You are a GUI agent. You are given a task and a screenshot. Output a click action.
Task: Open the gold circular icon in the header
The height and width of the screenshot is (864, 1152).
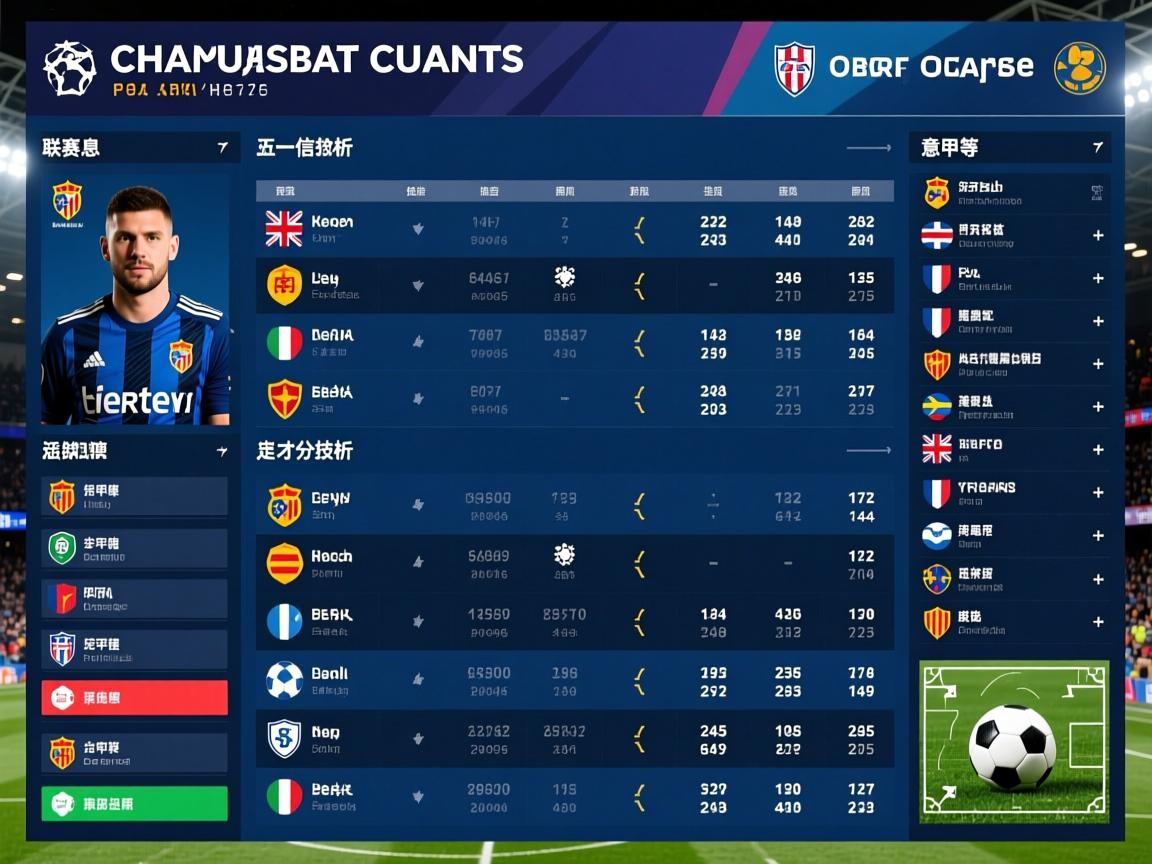[1080, 68]
